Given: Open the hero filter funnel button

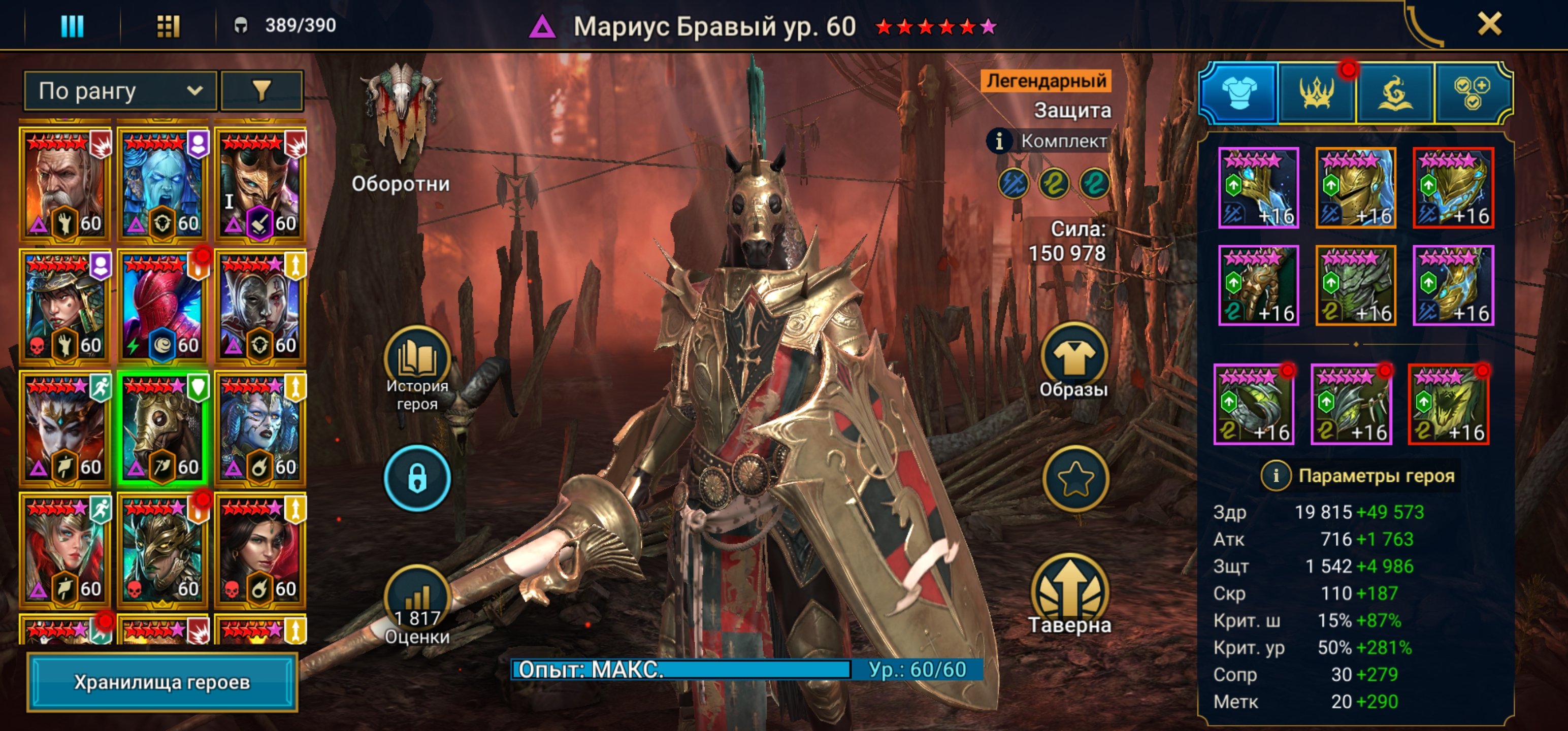Looking at the screenshot, I should [262, 91].
